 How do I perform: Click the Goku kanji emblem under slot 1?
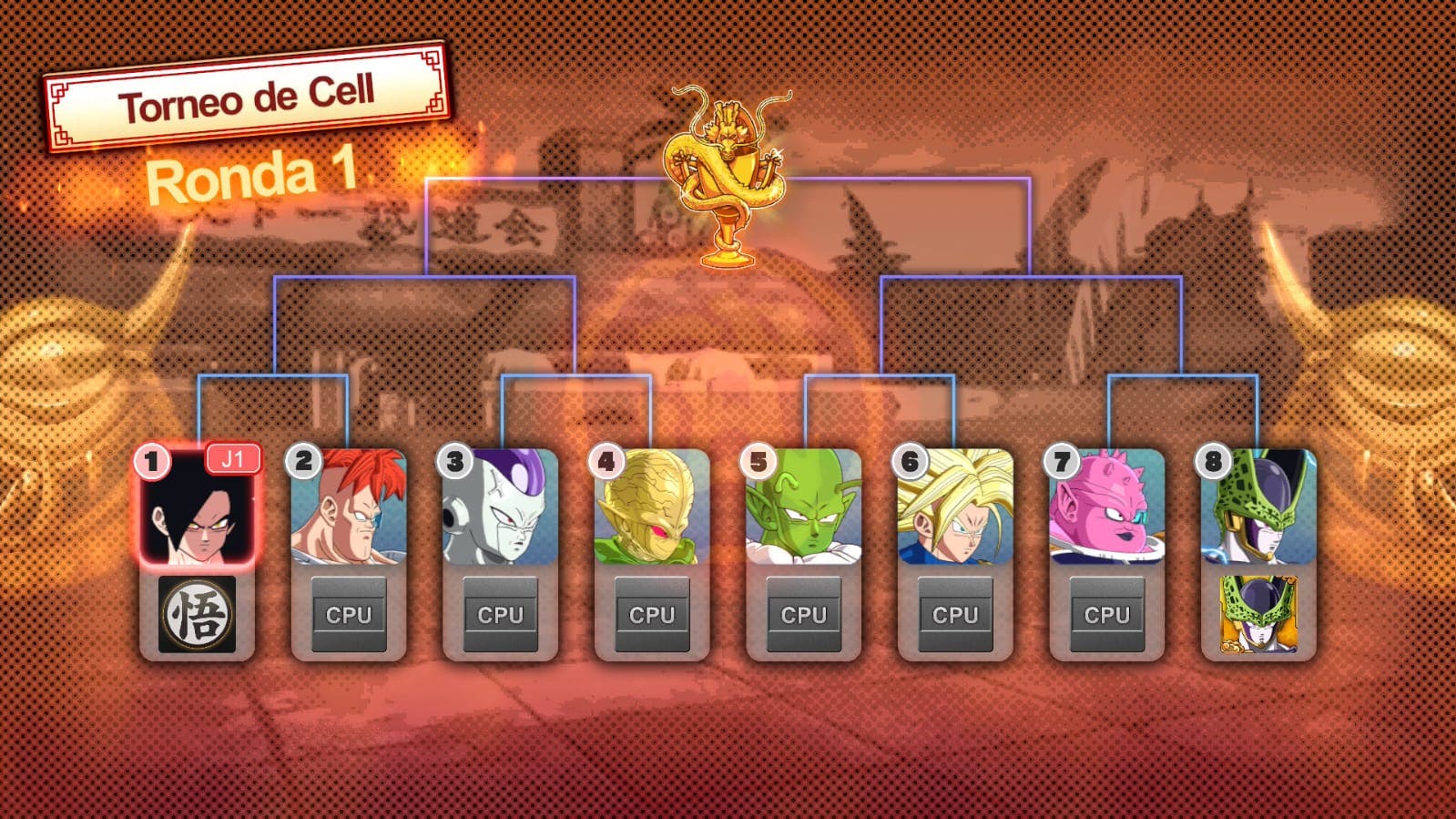[195, 614]
